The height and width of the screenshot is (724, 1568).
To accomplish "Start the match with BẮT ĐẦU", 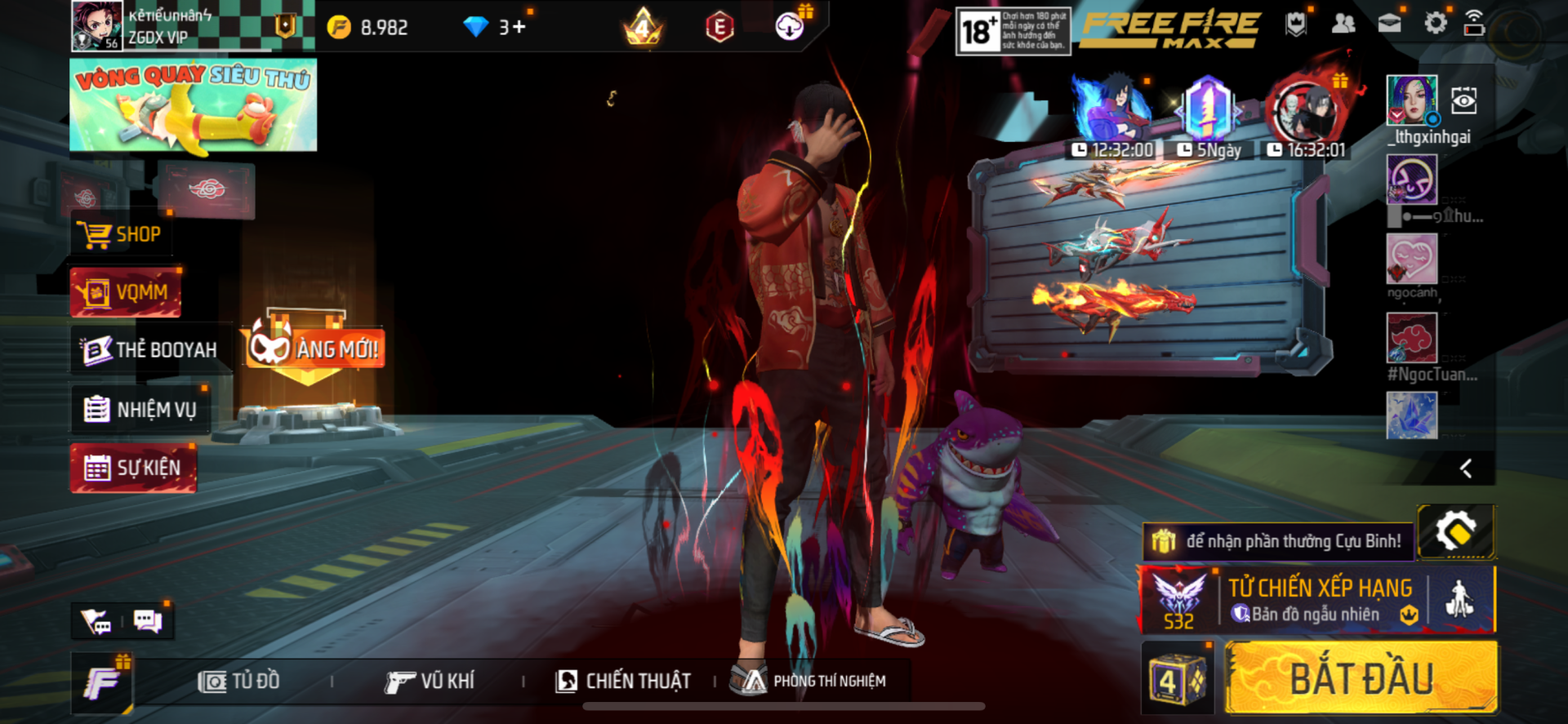I will pos(1361,678).
